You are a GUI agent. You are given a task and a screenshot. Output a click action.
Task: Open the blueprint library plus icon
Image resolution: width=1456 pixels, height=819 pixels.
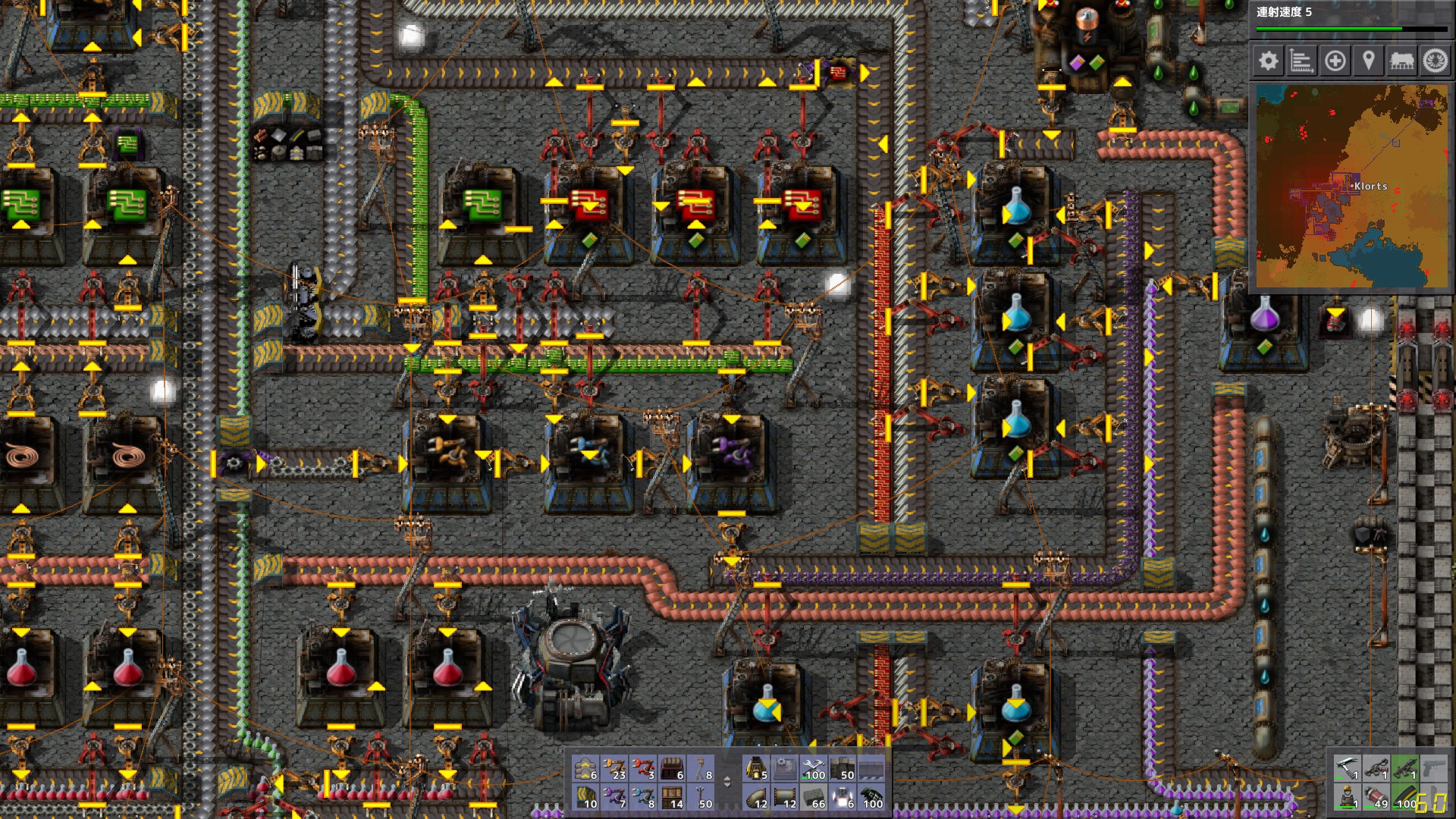pyautogui.click(x=1335, y=61)
